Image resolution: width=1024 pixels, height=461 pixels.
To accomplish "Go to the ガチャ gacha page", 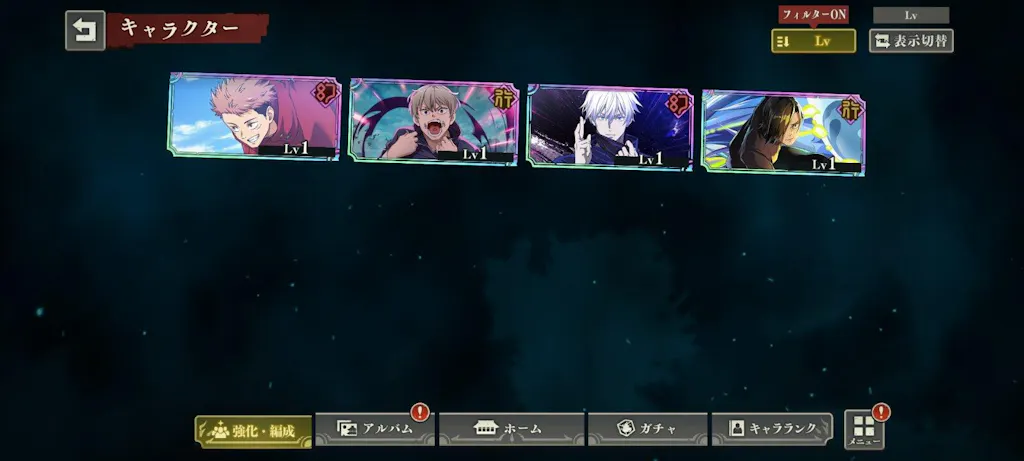I will (647, 429).
